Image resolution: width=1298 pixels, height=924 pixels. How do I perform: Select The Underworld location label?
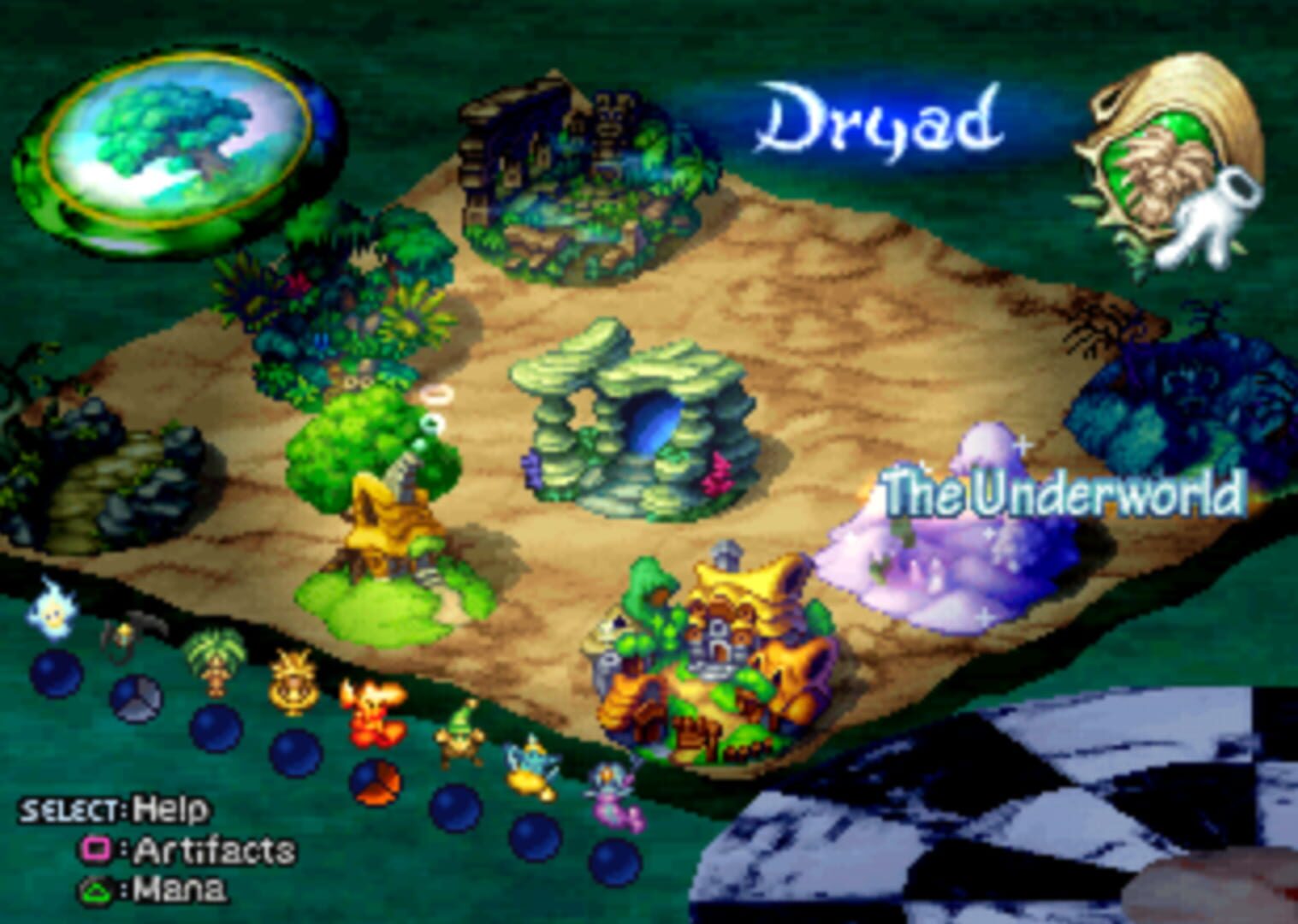point(1061,490)
